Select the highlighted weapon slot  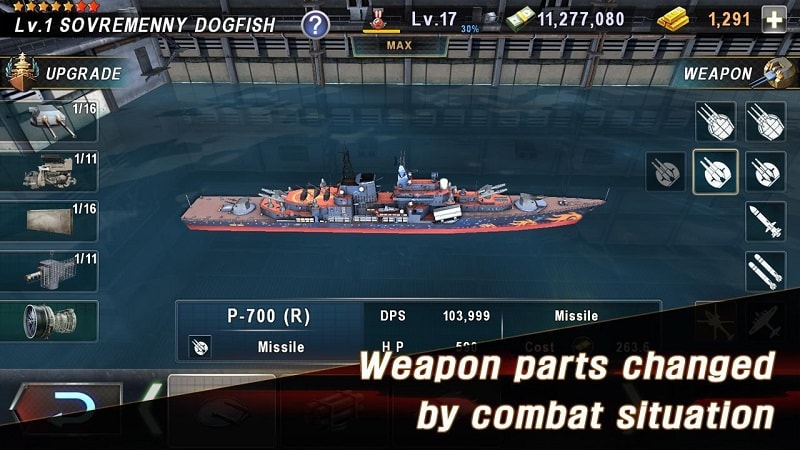[715, 171]
